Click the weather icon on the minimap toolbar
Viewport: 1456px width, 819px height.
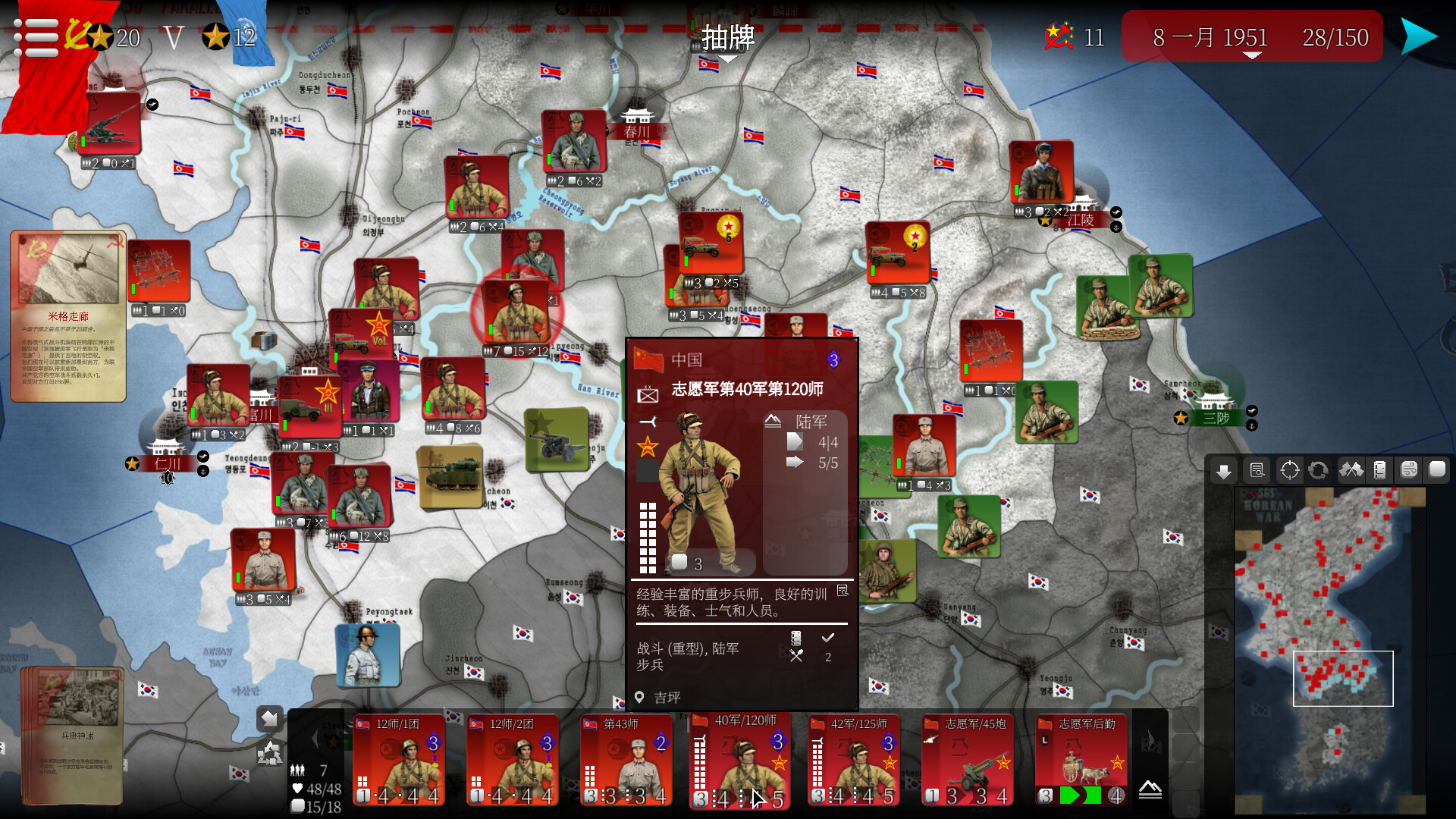point(1410,470)
